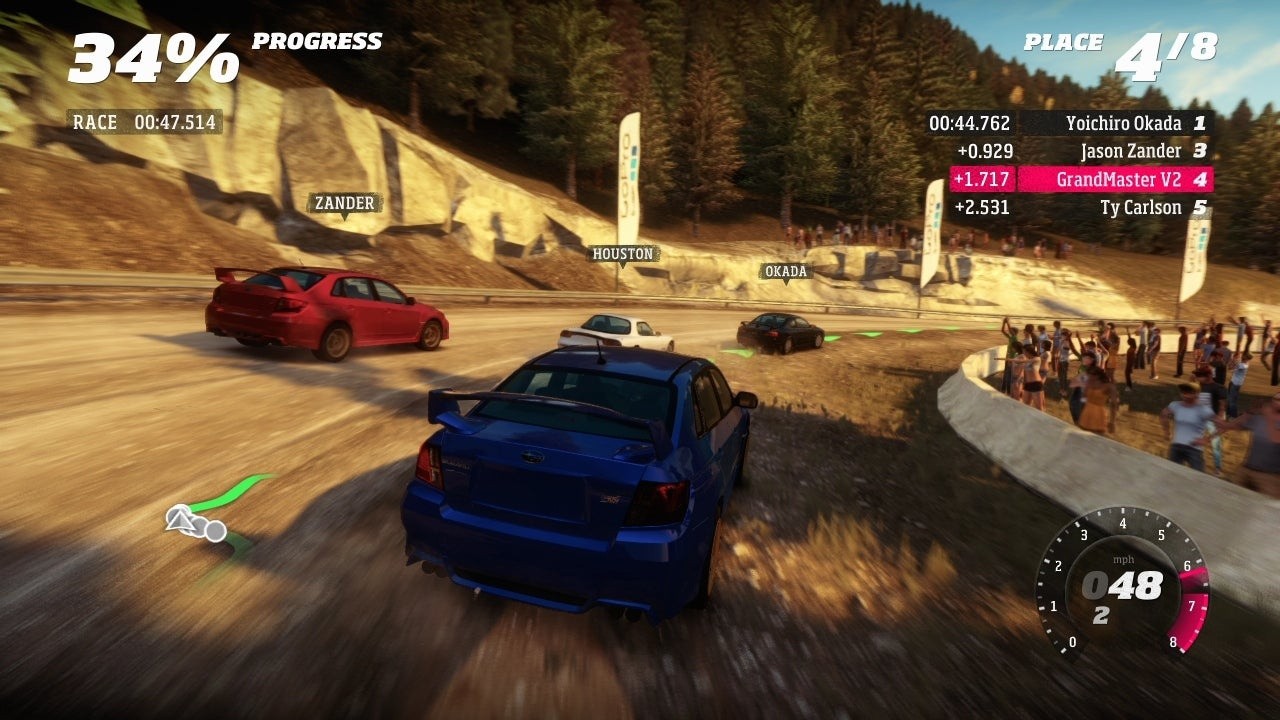Screen dimensions: 1280x720
Task: Select the OKADA name tag
Action: tap(785, 272)
